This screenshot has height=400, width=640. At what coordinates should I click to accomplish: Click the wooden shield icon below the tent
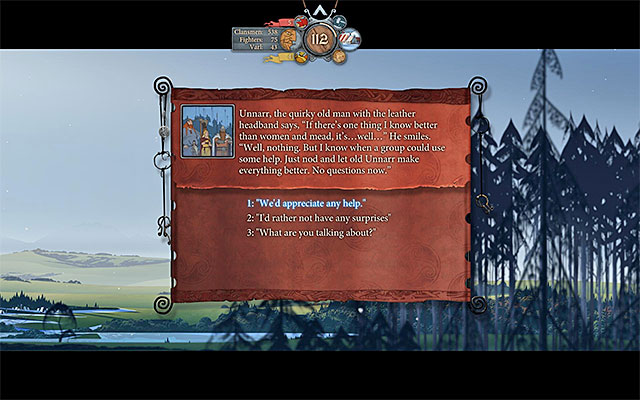coord(339,57)
